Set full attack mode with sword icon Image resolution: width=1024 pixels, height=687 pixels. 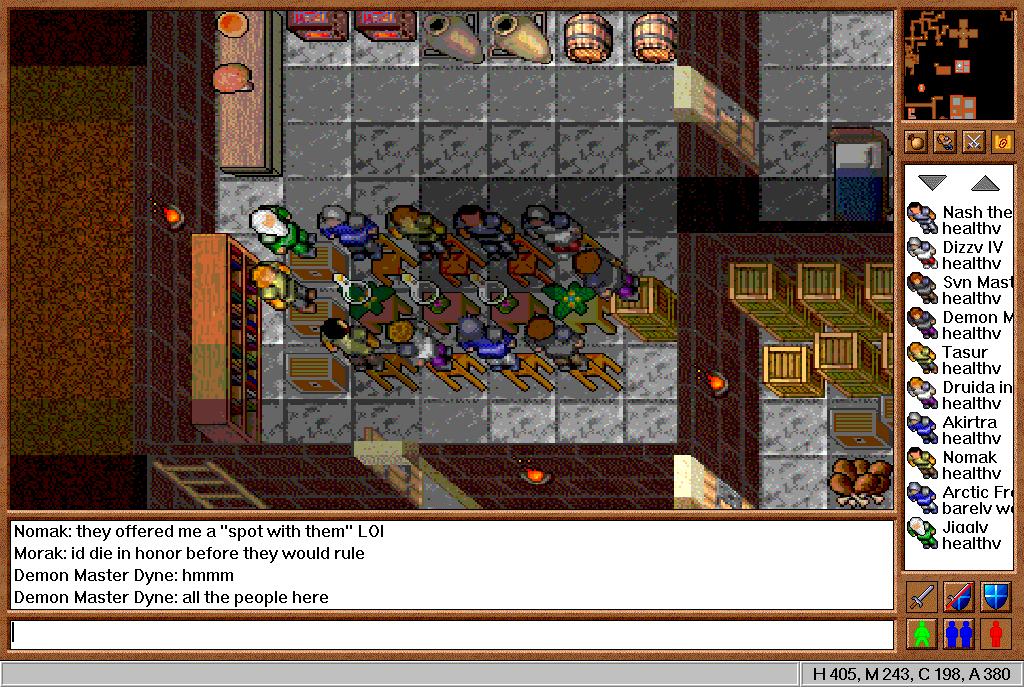(x=922, y=597)
